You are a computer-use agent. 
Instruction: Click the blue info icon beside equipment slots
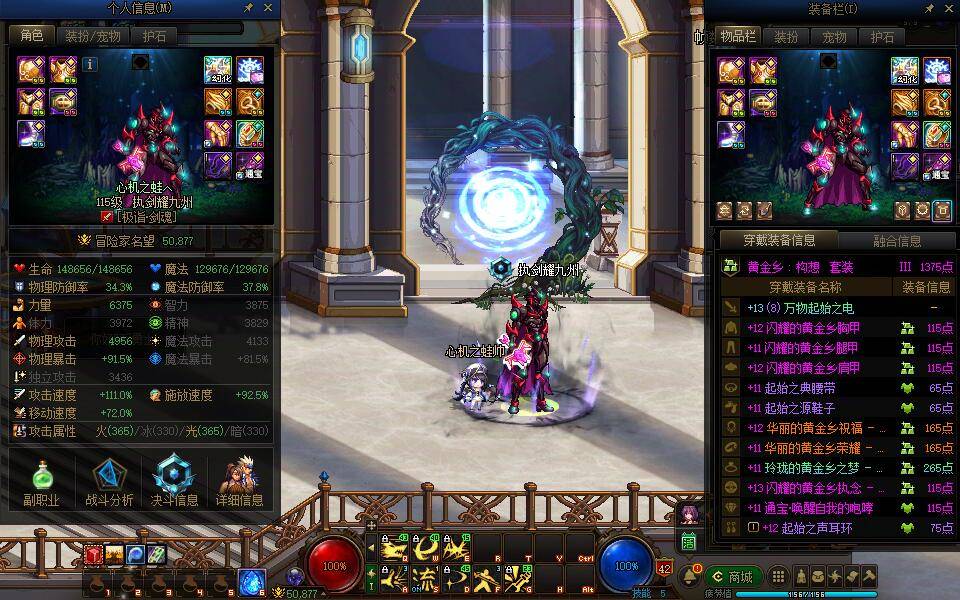(x=90, y=64)
